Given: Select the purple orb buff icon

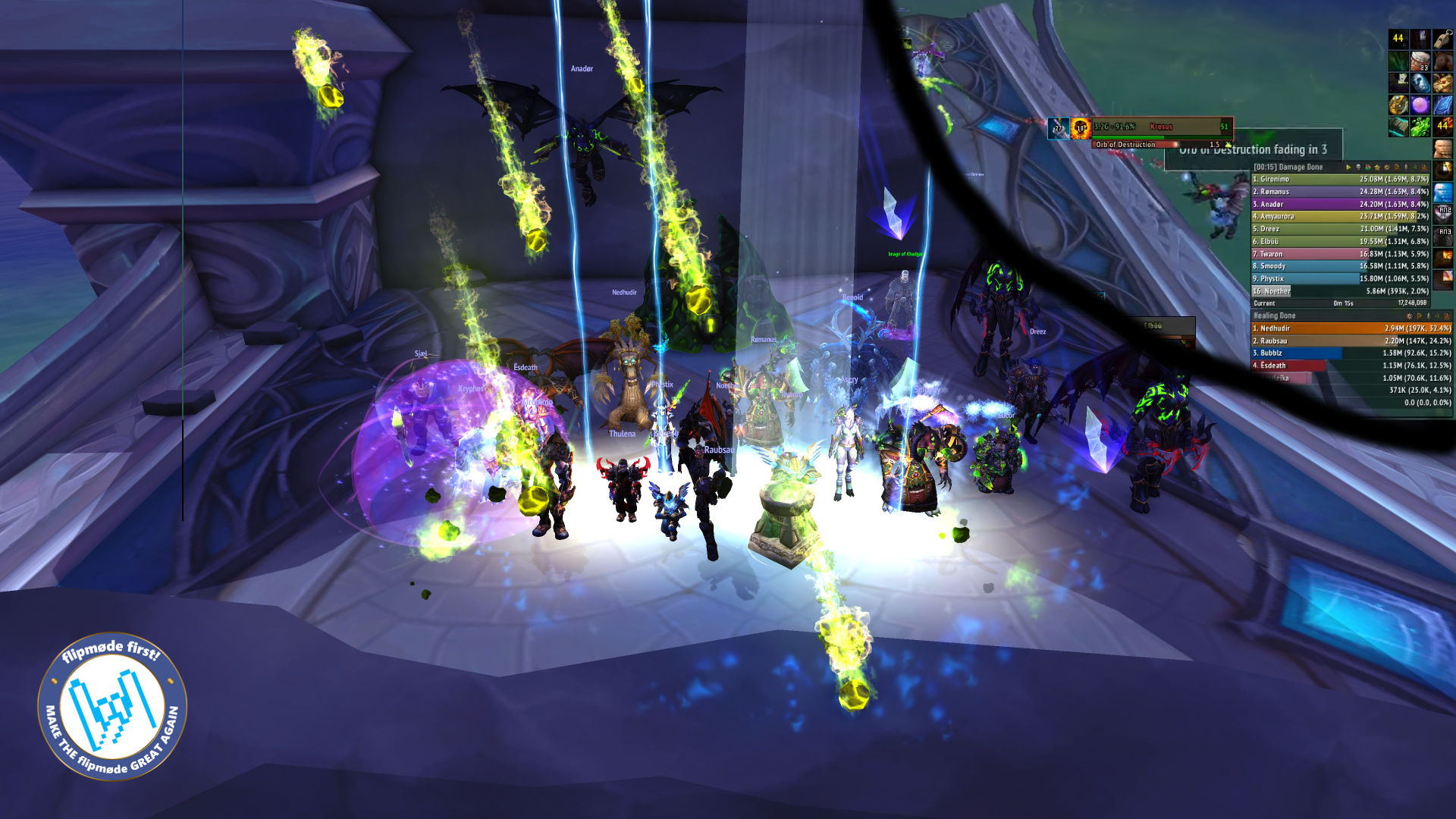Looking at the screenshot, I should point(1420,105).
